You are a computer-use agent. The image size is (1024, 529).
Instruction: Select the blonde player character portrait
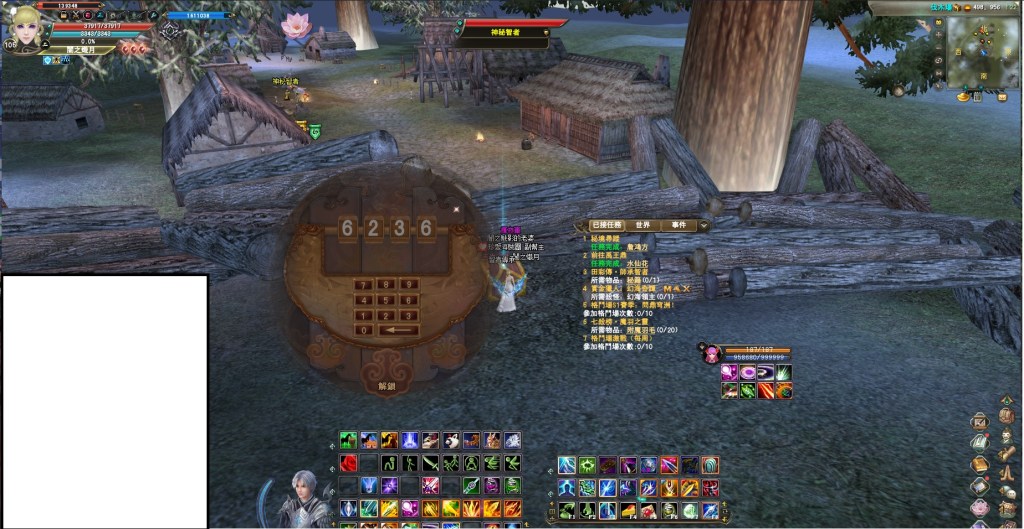point(27,28)
